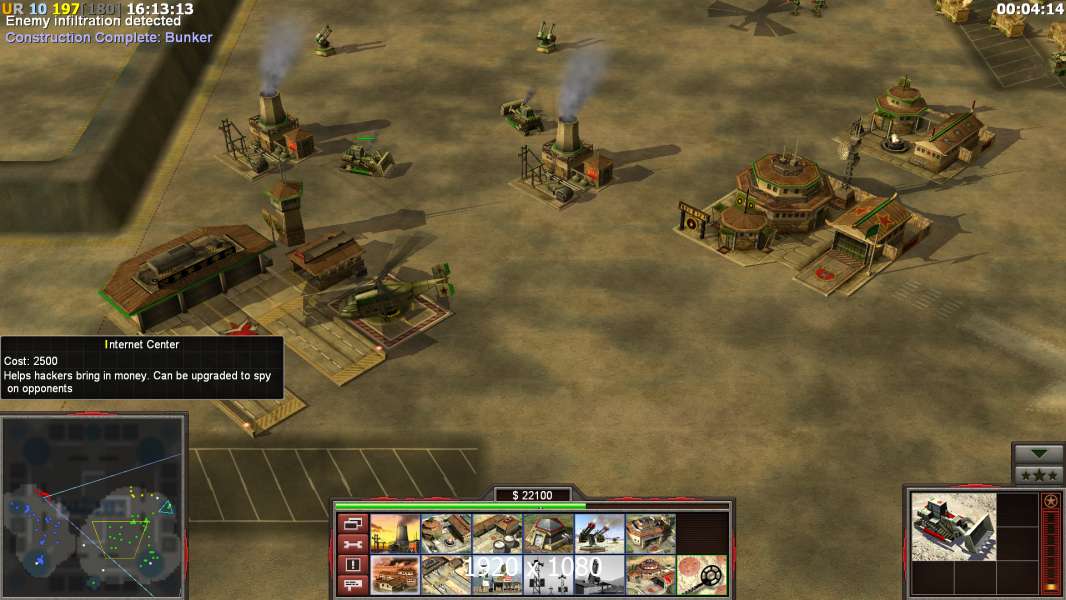Build the Internet Center
The width and height of the screenshot is (1066, 600).
[x=497, y=575]
